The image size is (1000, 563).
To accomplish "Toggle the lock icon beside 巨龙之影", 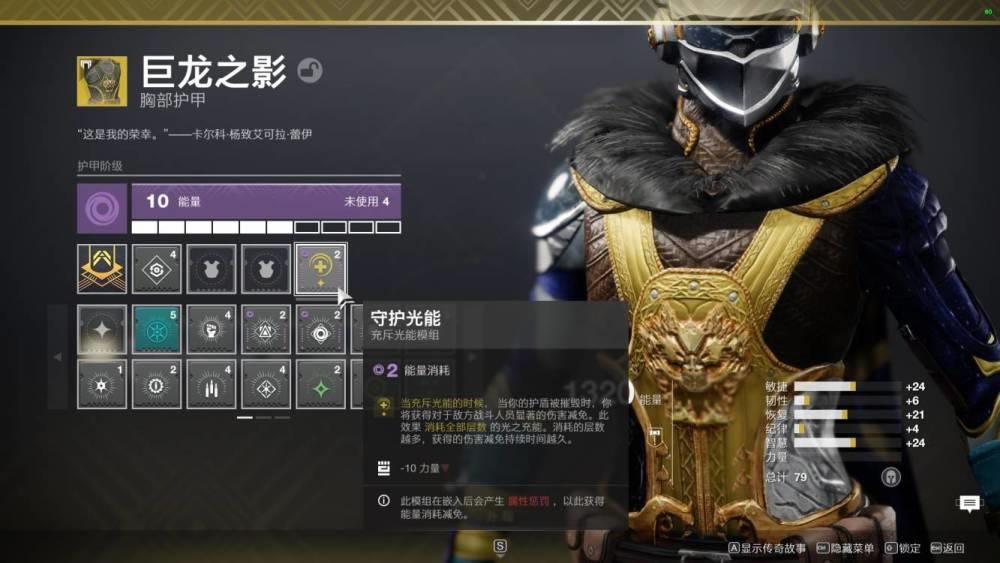I will point(310,71).
